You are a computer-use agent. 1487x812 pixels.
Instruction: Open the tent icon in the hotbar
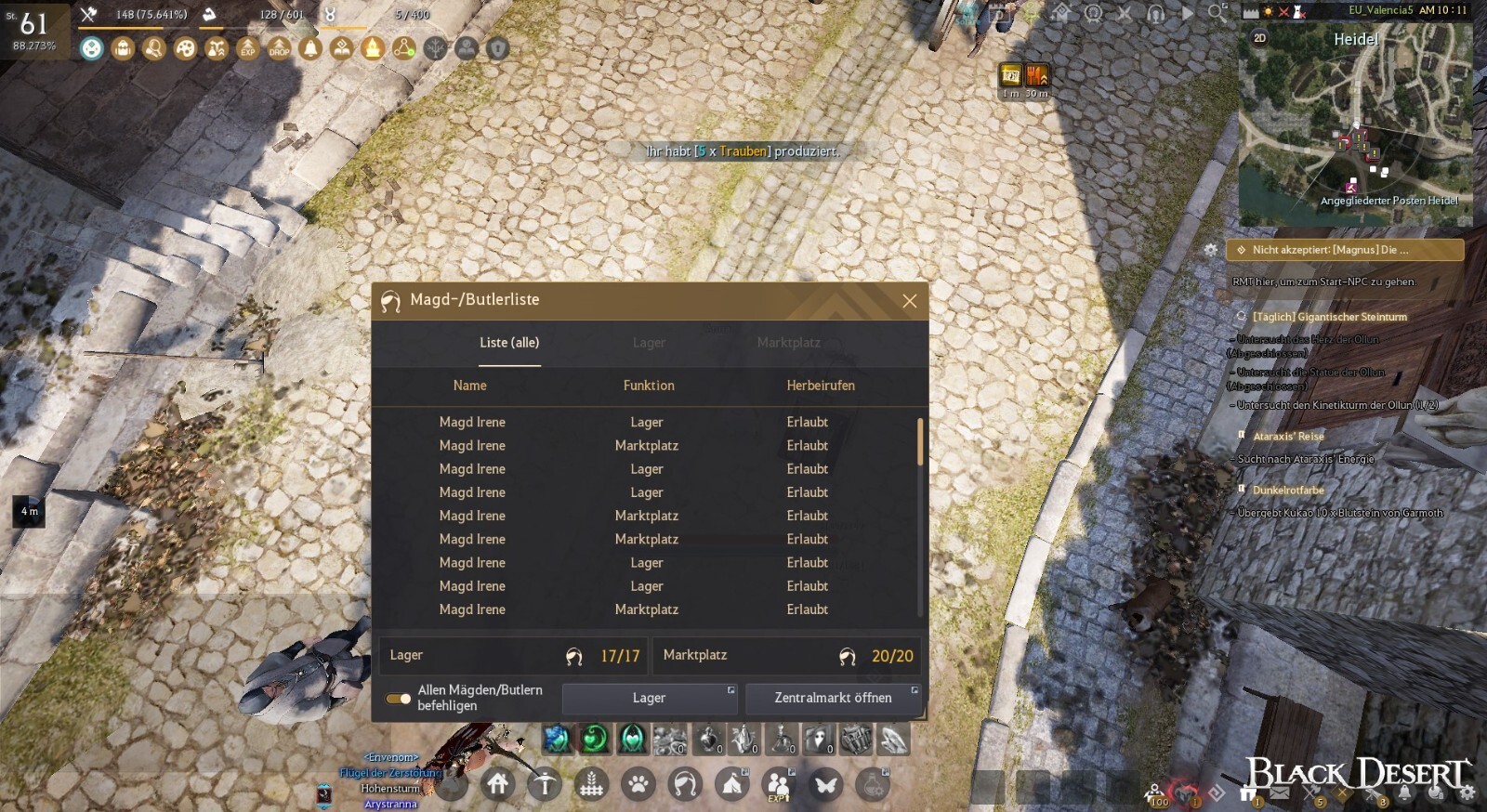pos(732,784)
